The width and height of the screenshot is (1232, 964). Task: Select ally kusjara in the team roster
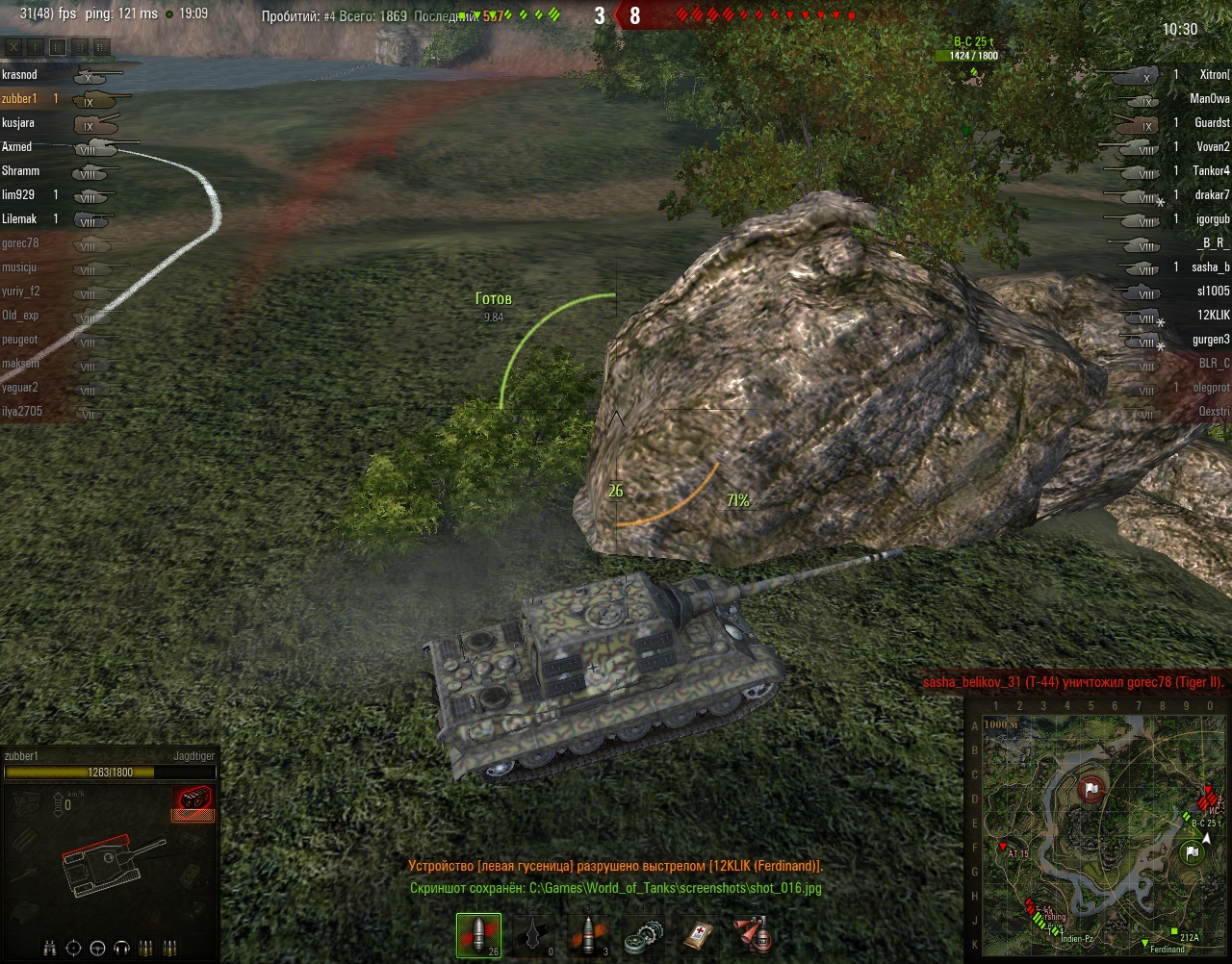click(x=18, y=123)
